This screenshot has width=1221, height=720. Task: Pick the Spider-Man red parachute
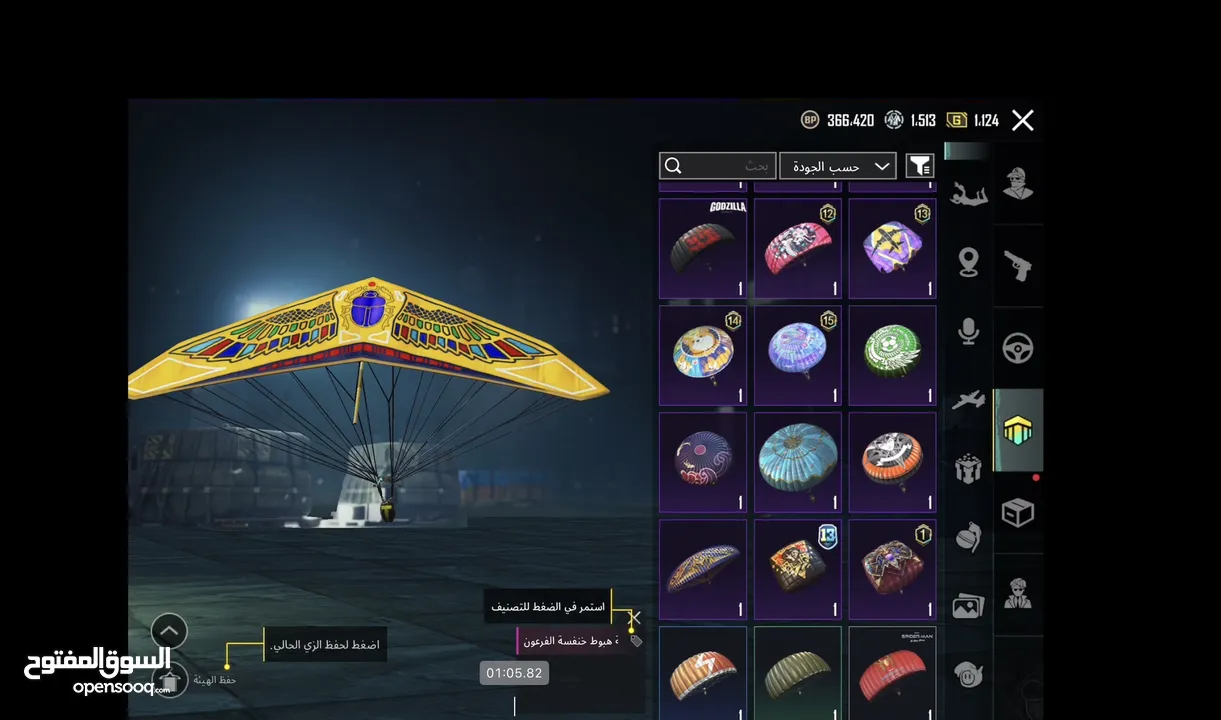(892, 674)
